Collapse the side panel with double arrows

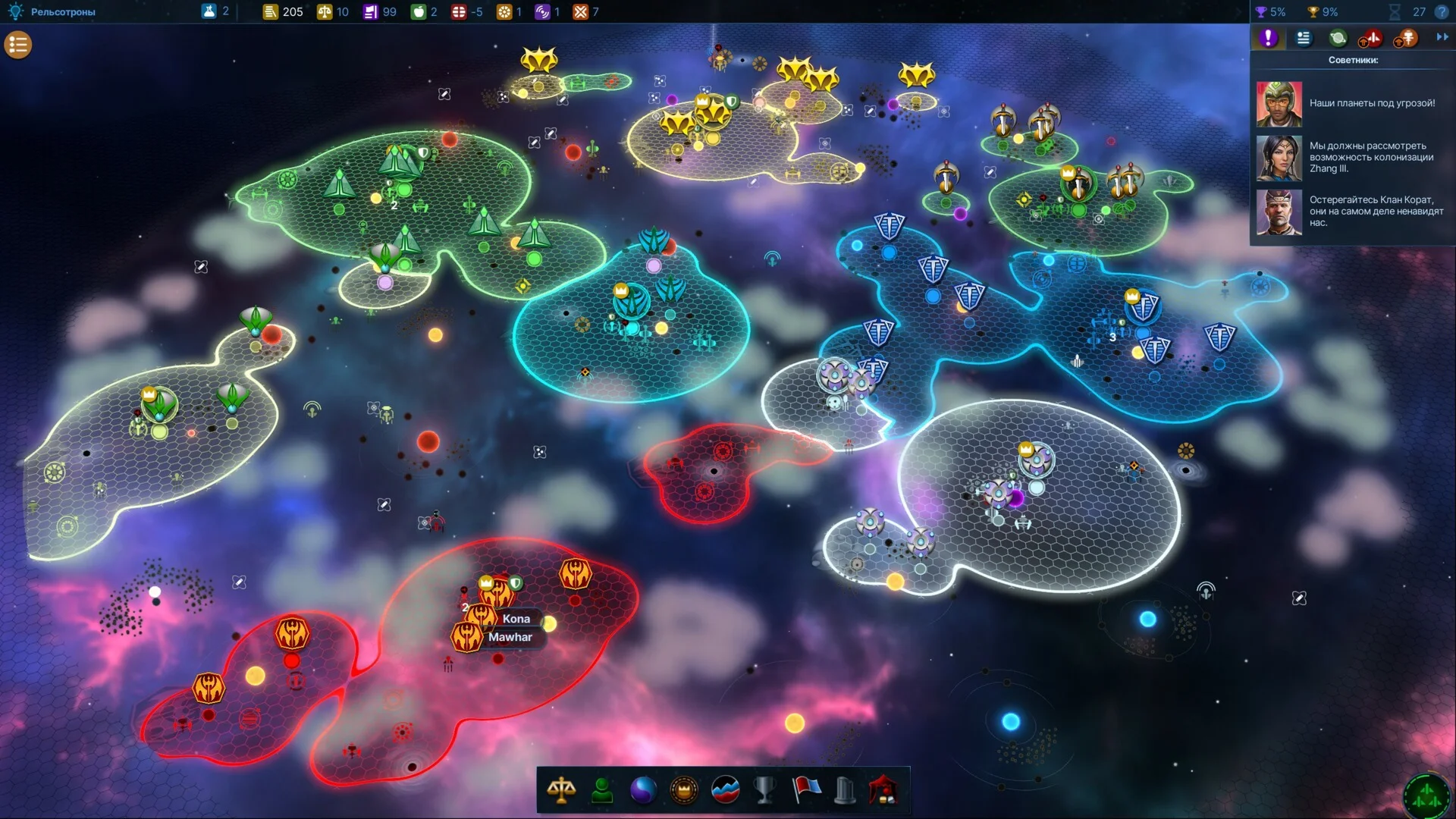pos(1442,37)
